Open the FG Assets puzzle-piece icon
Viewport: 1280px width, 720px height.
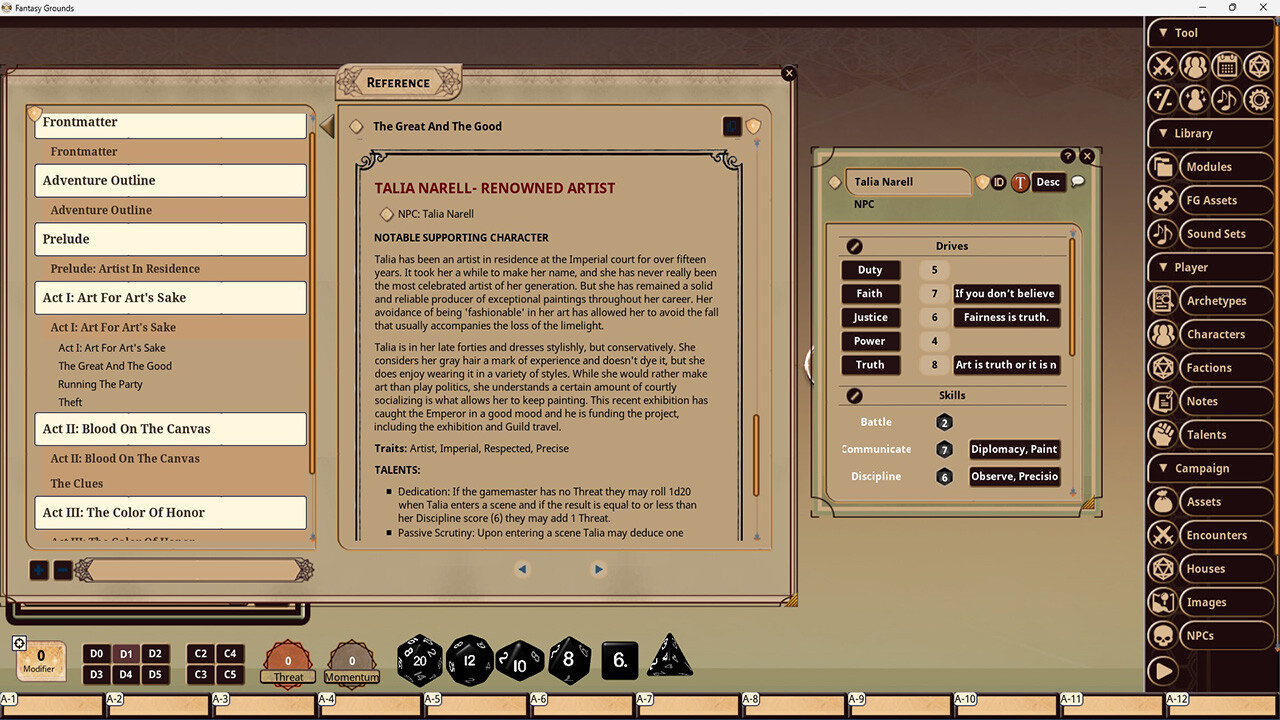click(1162, 200)
